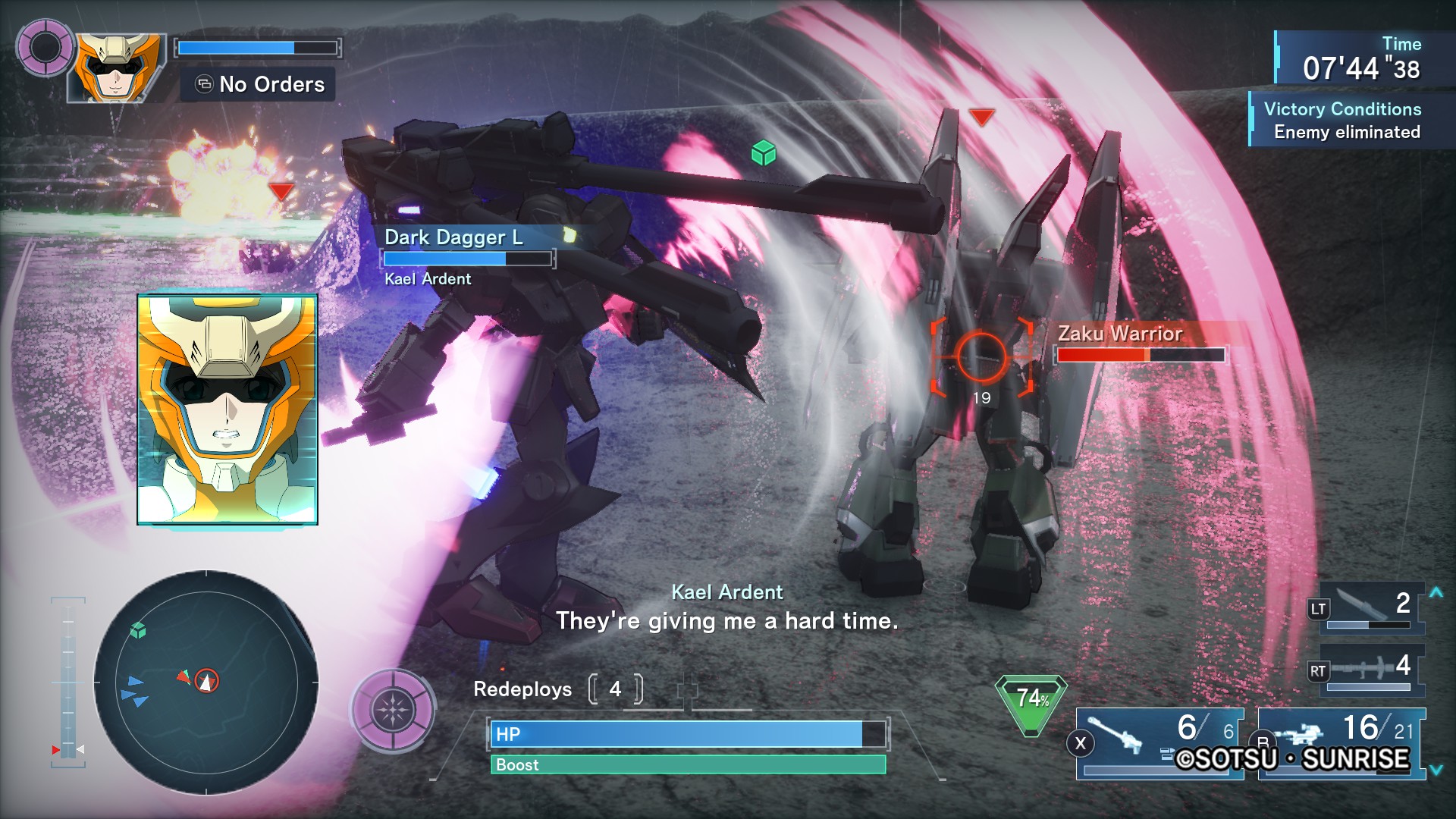Viewport: 1456px width, 819px height.
Task: Open the Victory Conditions panel
Action: pyautogui.click(x=1341, y=120)
